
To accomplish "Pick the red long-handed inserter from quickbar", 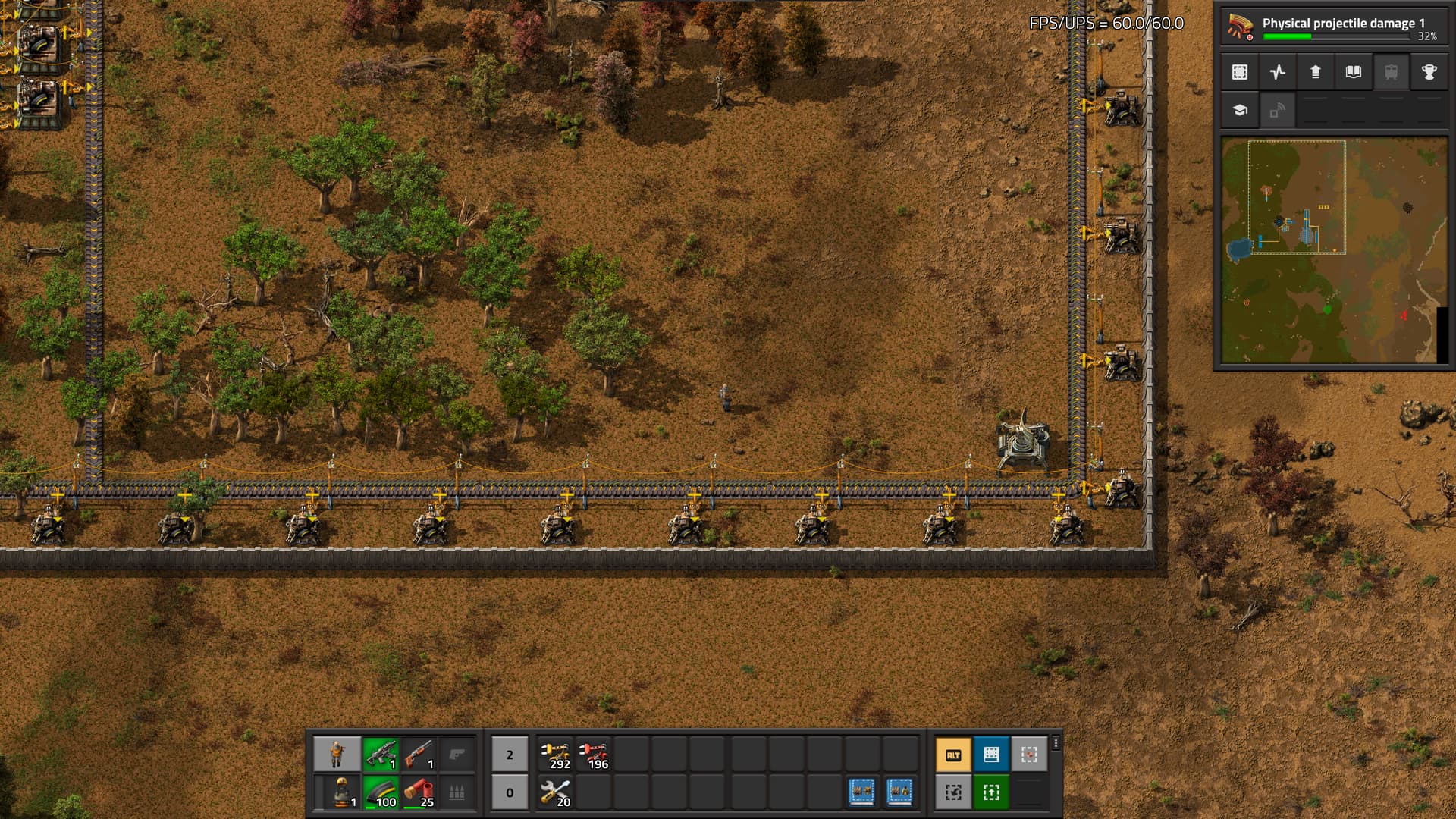I will click(594, 755).
